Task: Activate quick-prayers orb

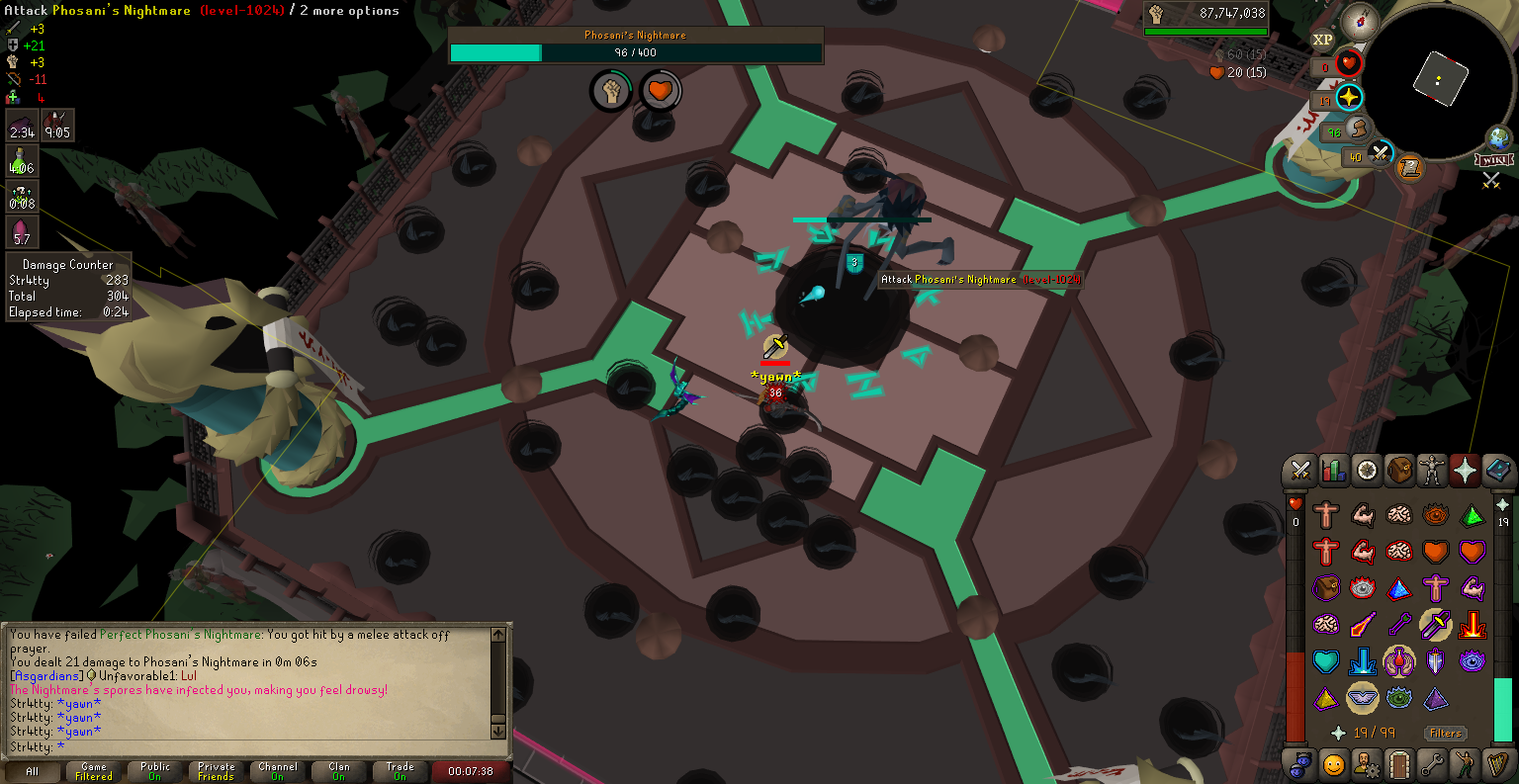Action: tap(1349, 97)
